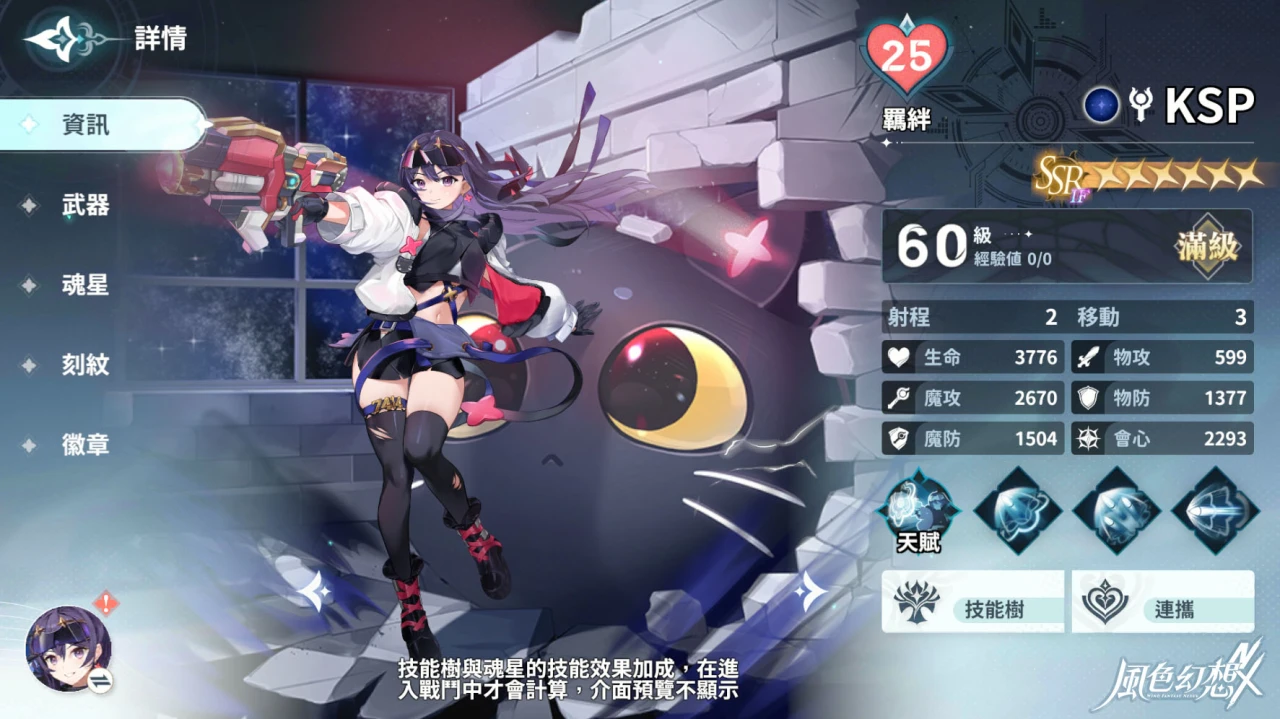Inspect the skill icon right of 天賦
Screen dimensions: 1280x719
(x=1017, y=510)
